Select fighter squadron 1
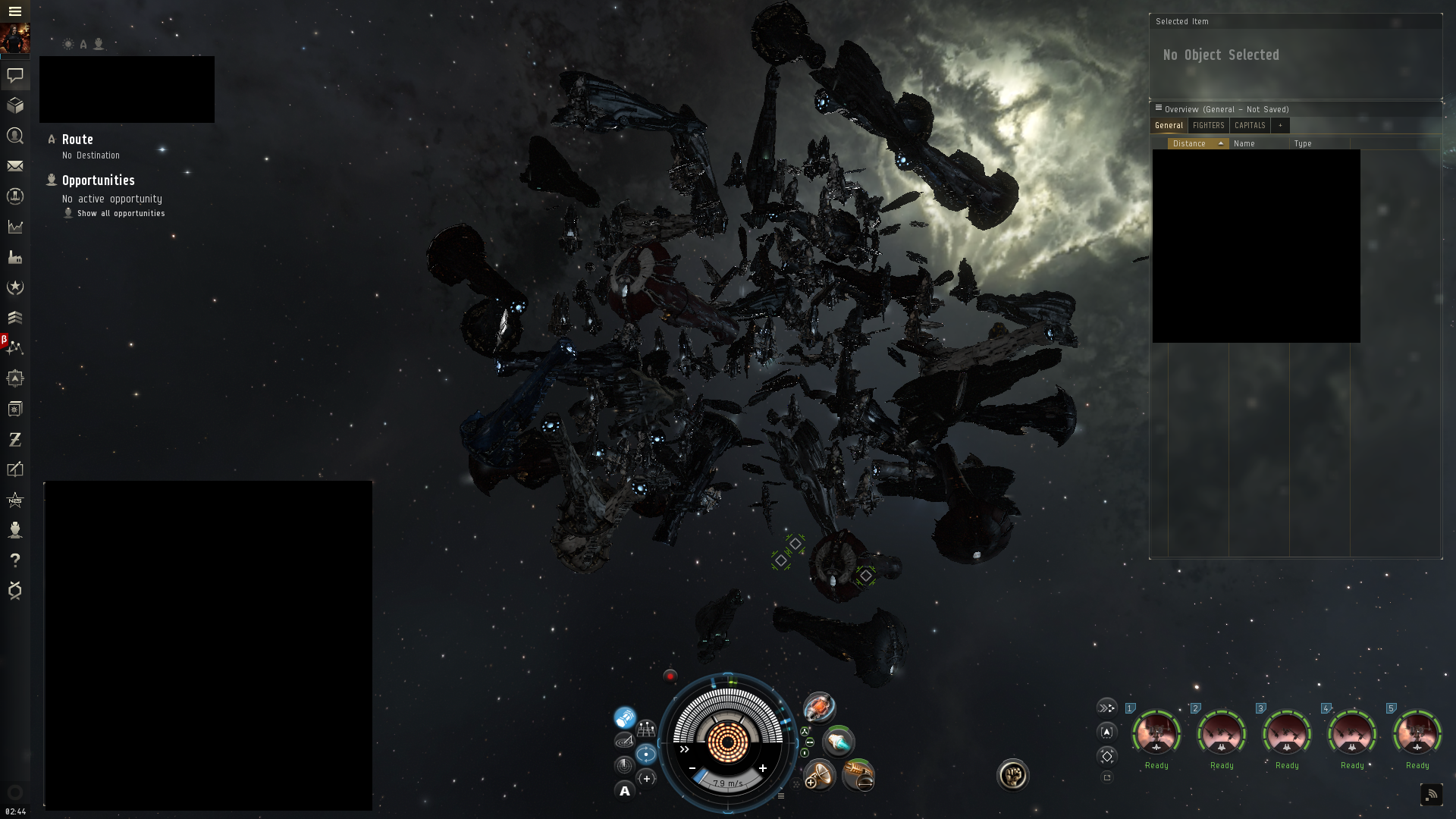 pos(1156,733)
